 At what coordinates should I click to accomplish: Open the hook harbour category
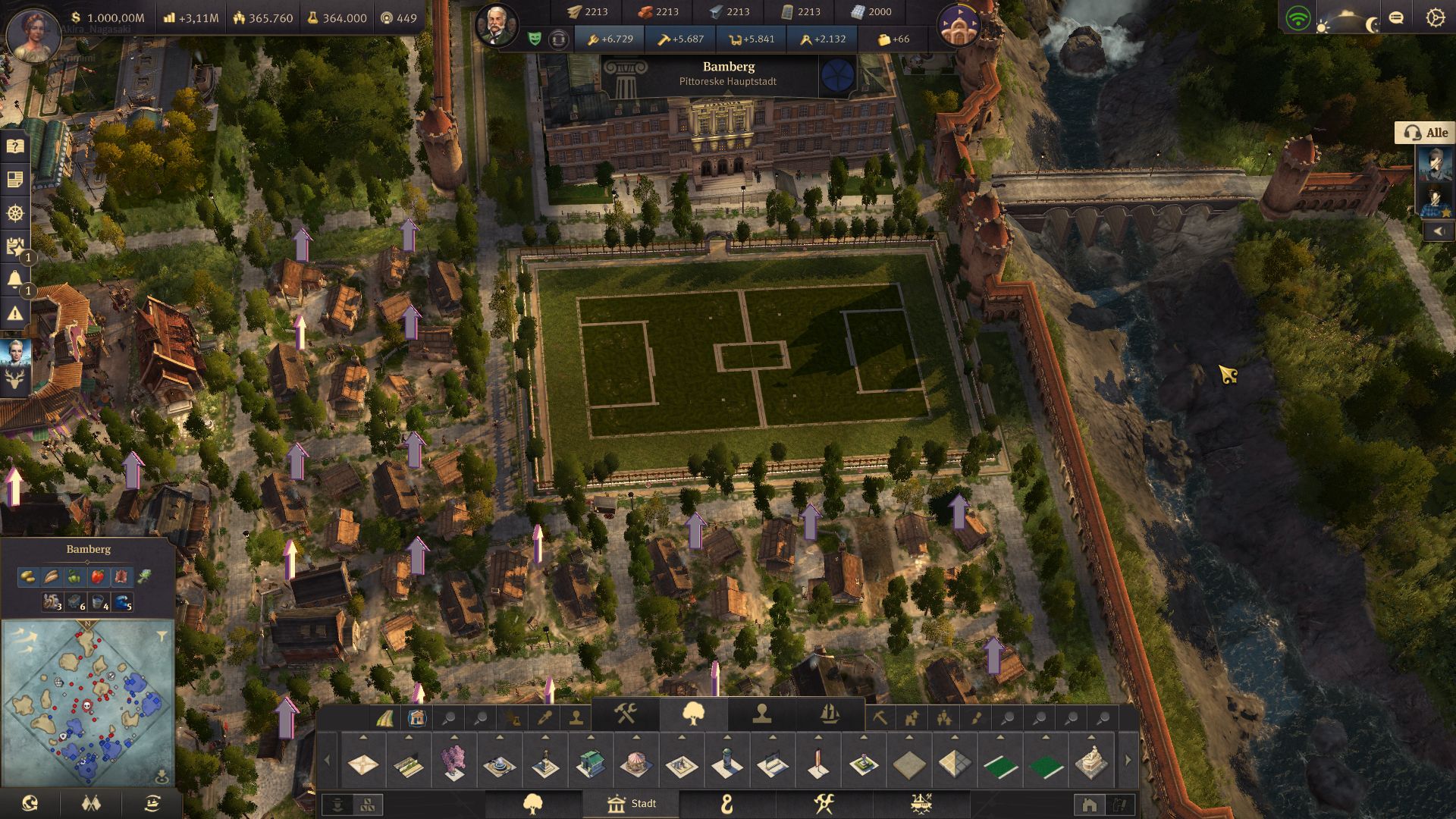coord(727,804)
